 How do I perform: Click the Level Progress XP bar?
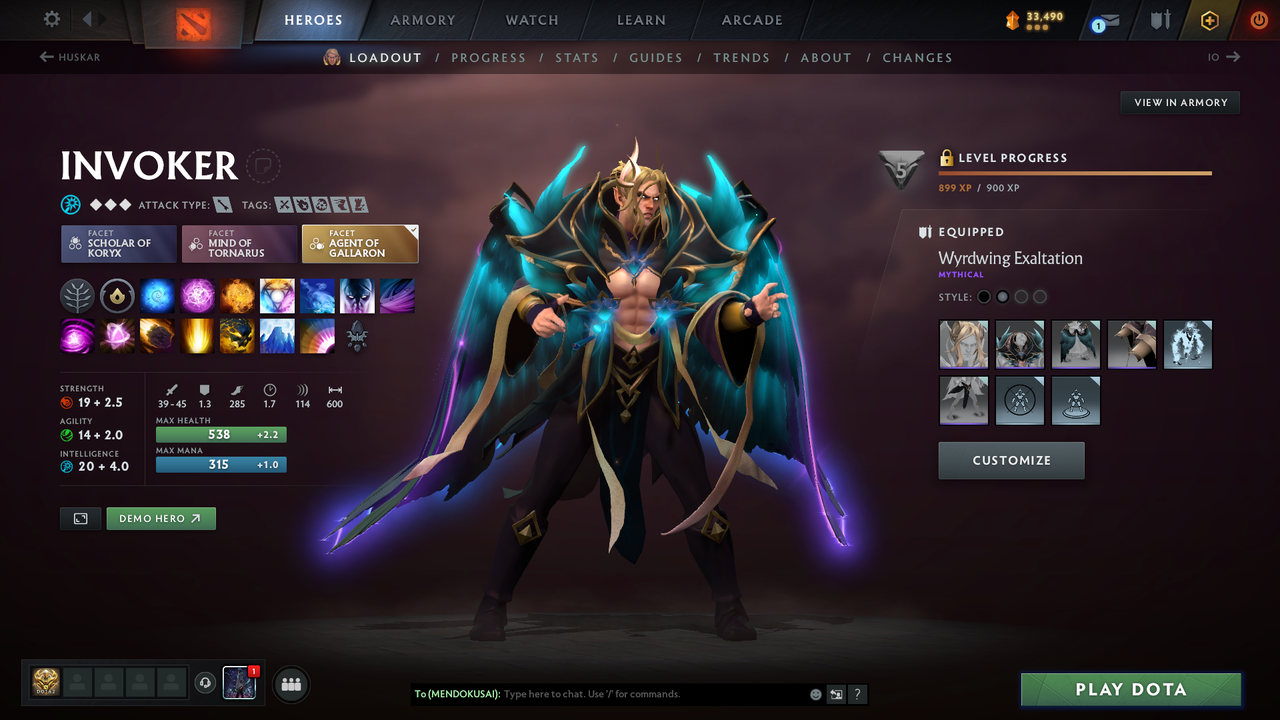[1075, 172]
